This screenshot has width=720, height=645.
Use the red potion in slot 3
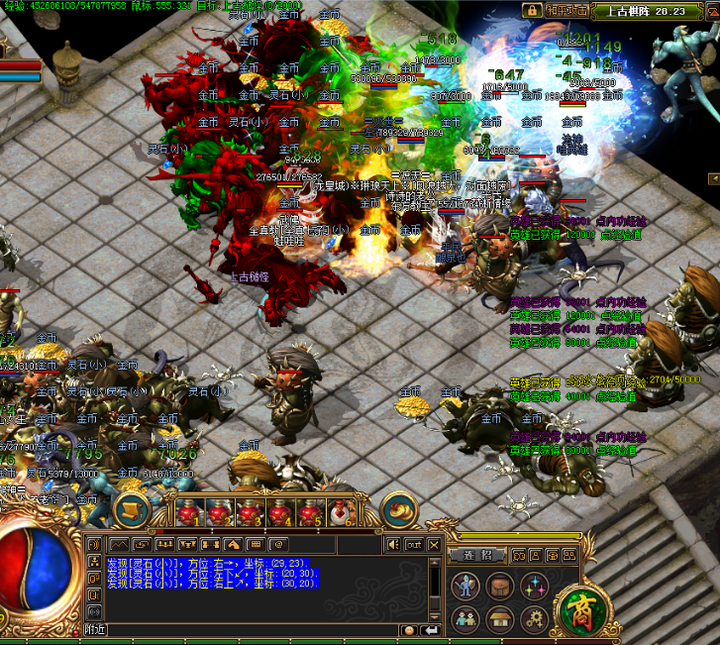pos(249,512)
